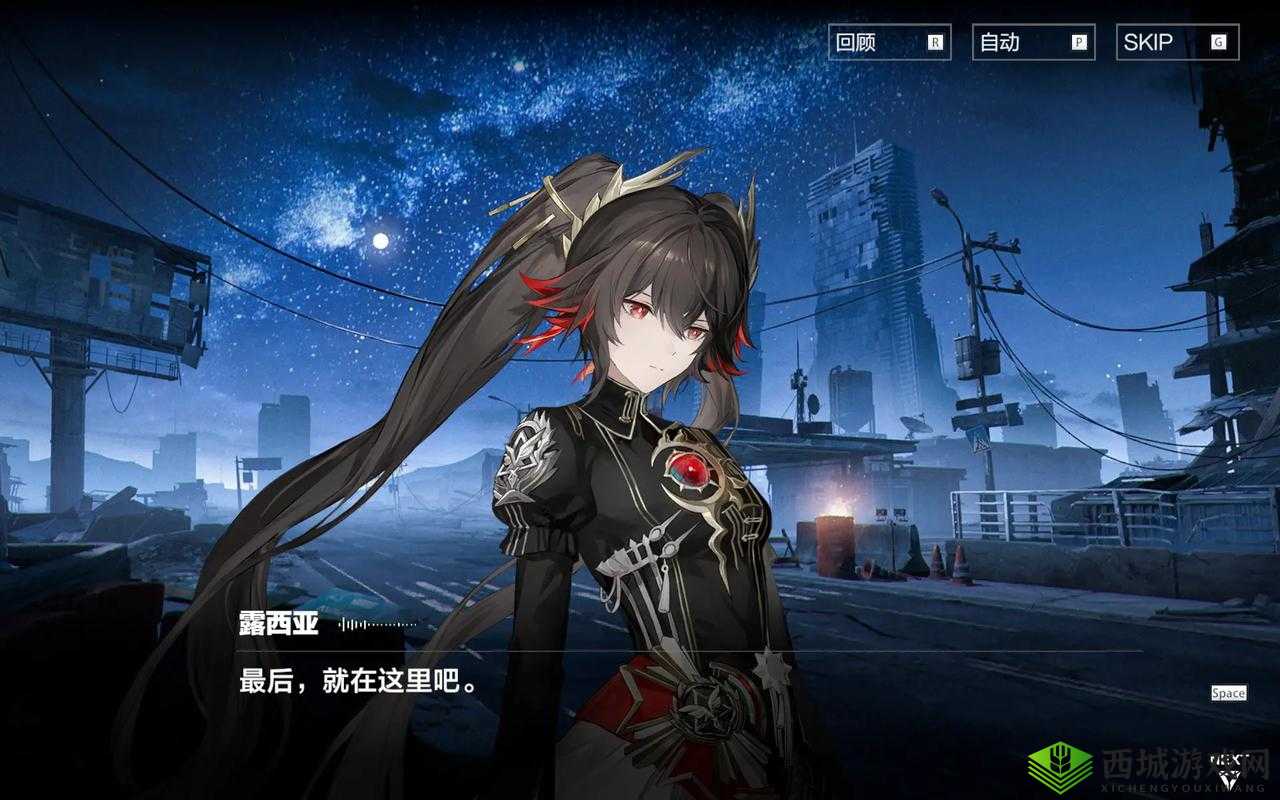Open the 回顾 dialogue review log

(x=889, y=42)
